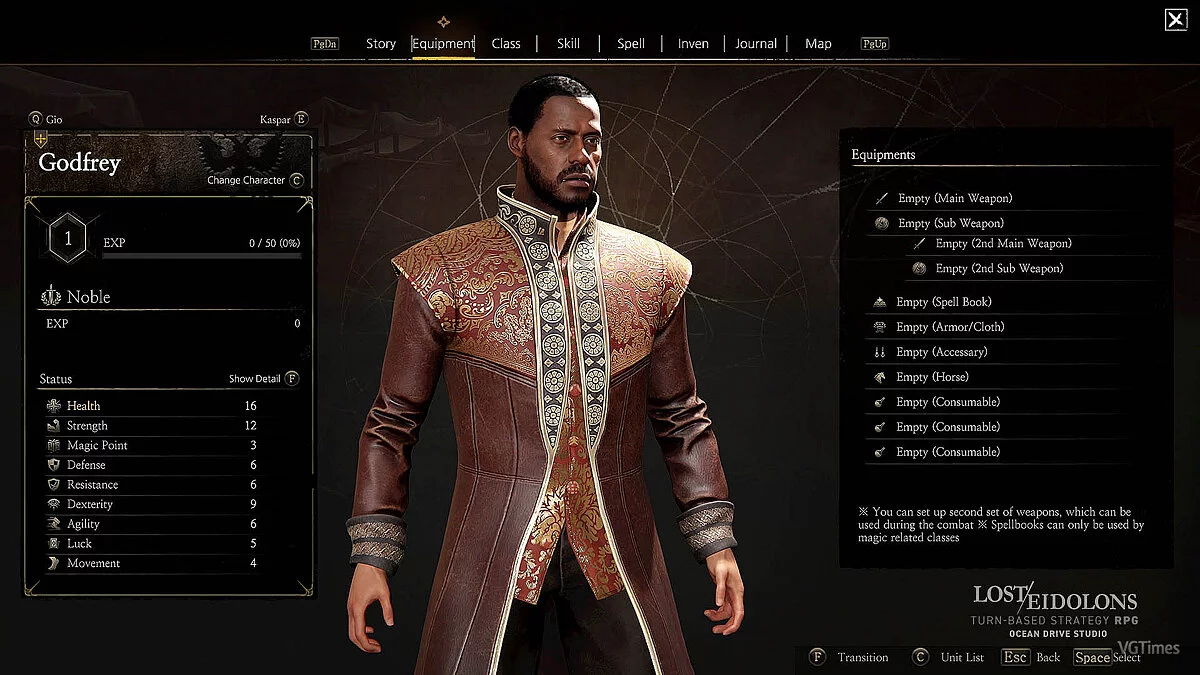Switch to the Map tab

click(818, 44)
